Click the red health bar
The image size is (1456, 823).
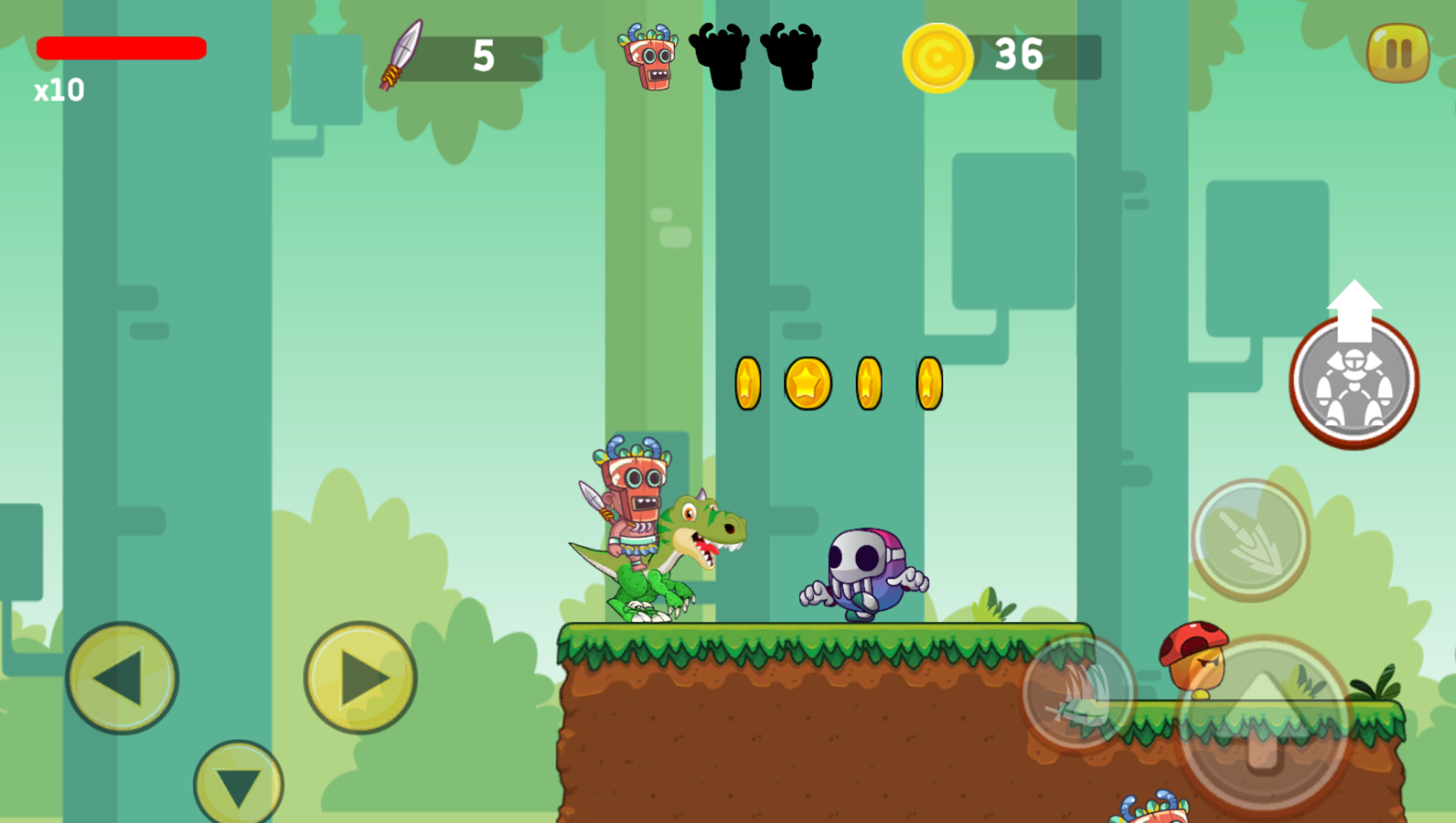[x=121, y=48]
